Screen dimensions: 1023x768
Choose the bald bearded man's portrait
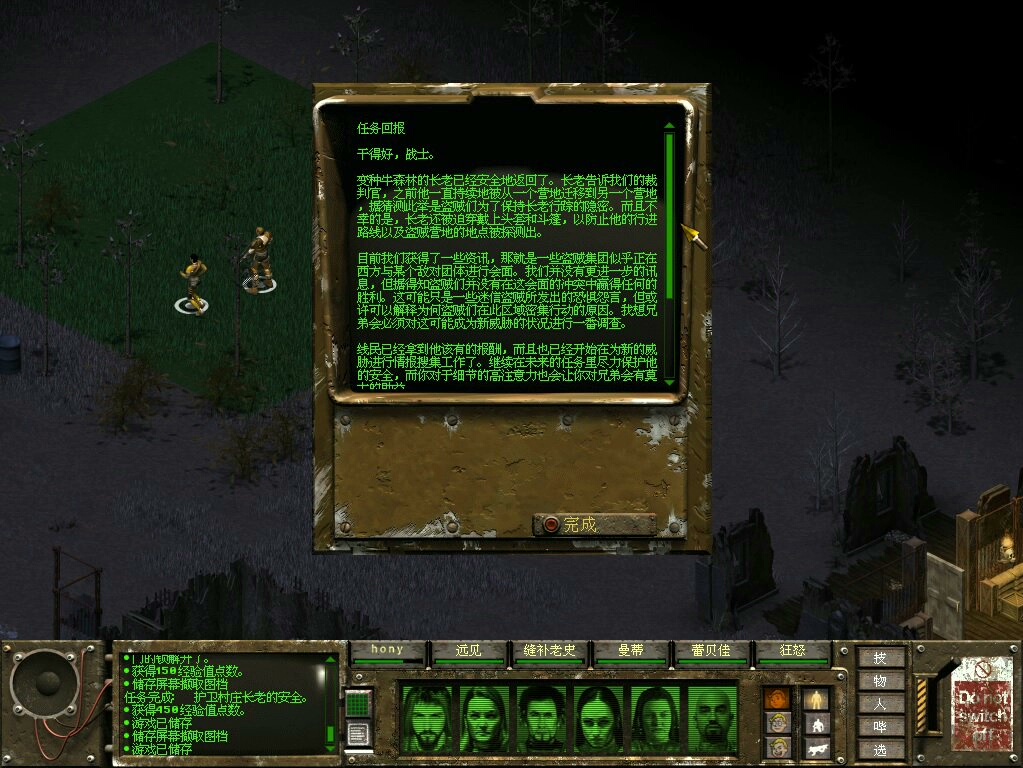coord(713,718)
